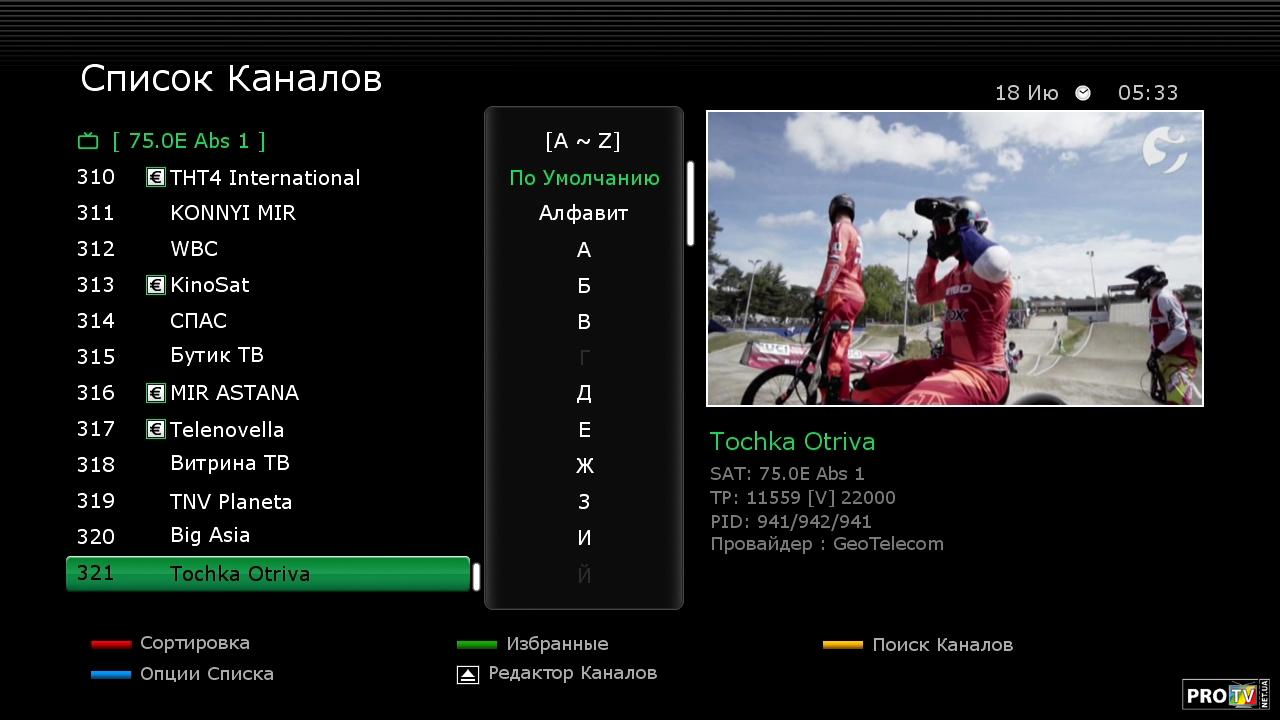This screenshot has height=720, width=1280.
Task: Open 'Избранные' favorites via green button
Action: click(556, 644)
